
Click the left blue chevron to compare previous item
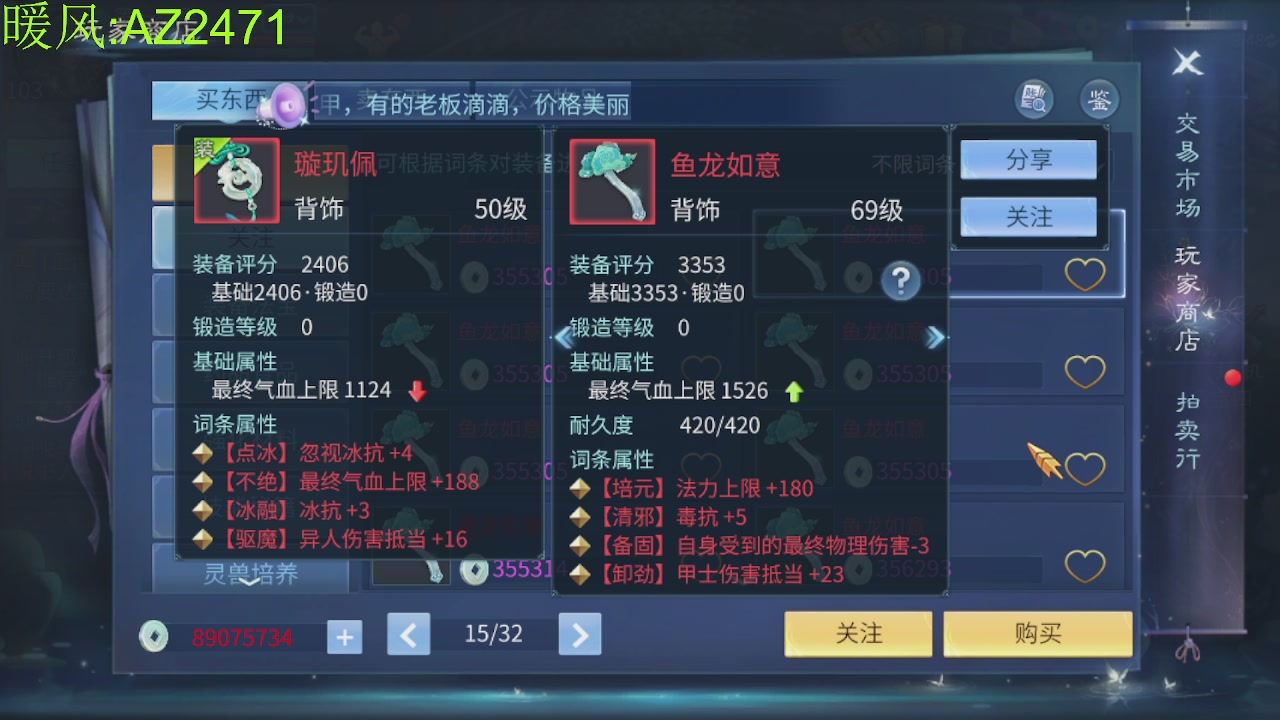coord(566,337)
